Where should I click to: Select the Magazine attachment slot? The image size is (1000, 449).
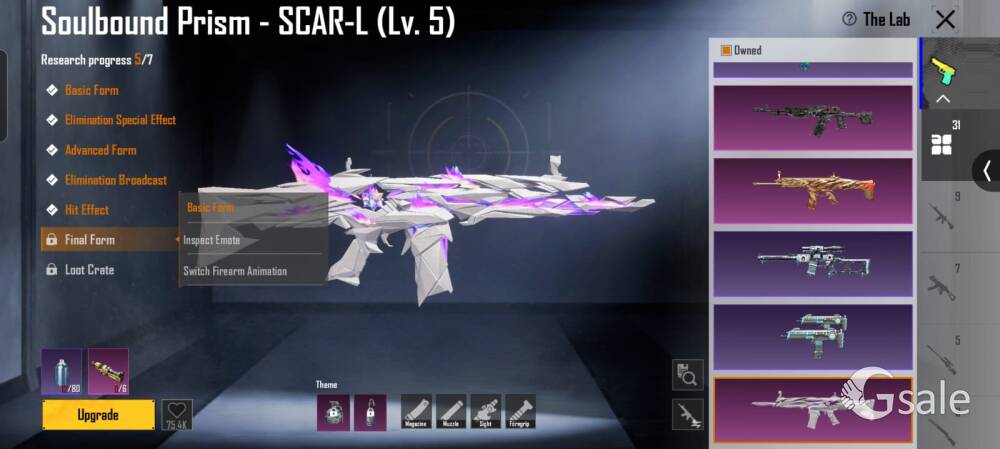(x=417, y=411)
